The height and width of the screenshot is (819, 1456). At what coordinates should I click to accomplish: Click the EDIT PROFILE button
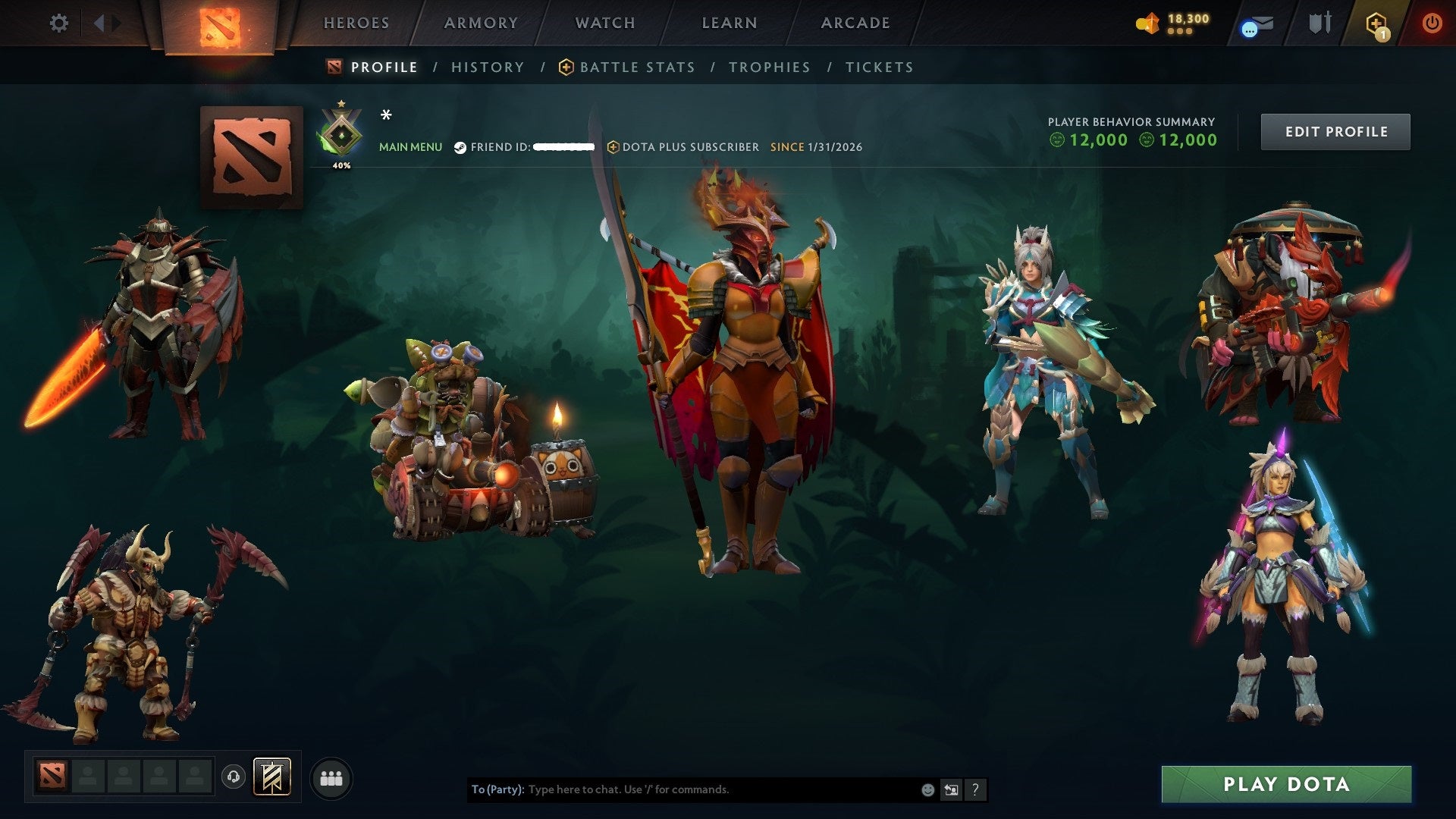pos(1335,131)
